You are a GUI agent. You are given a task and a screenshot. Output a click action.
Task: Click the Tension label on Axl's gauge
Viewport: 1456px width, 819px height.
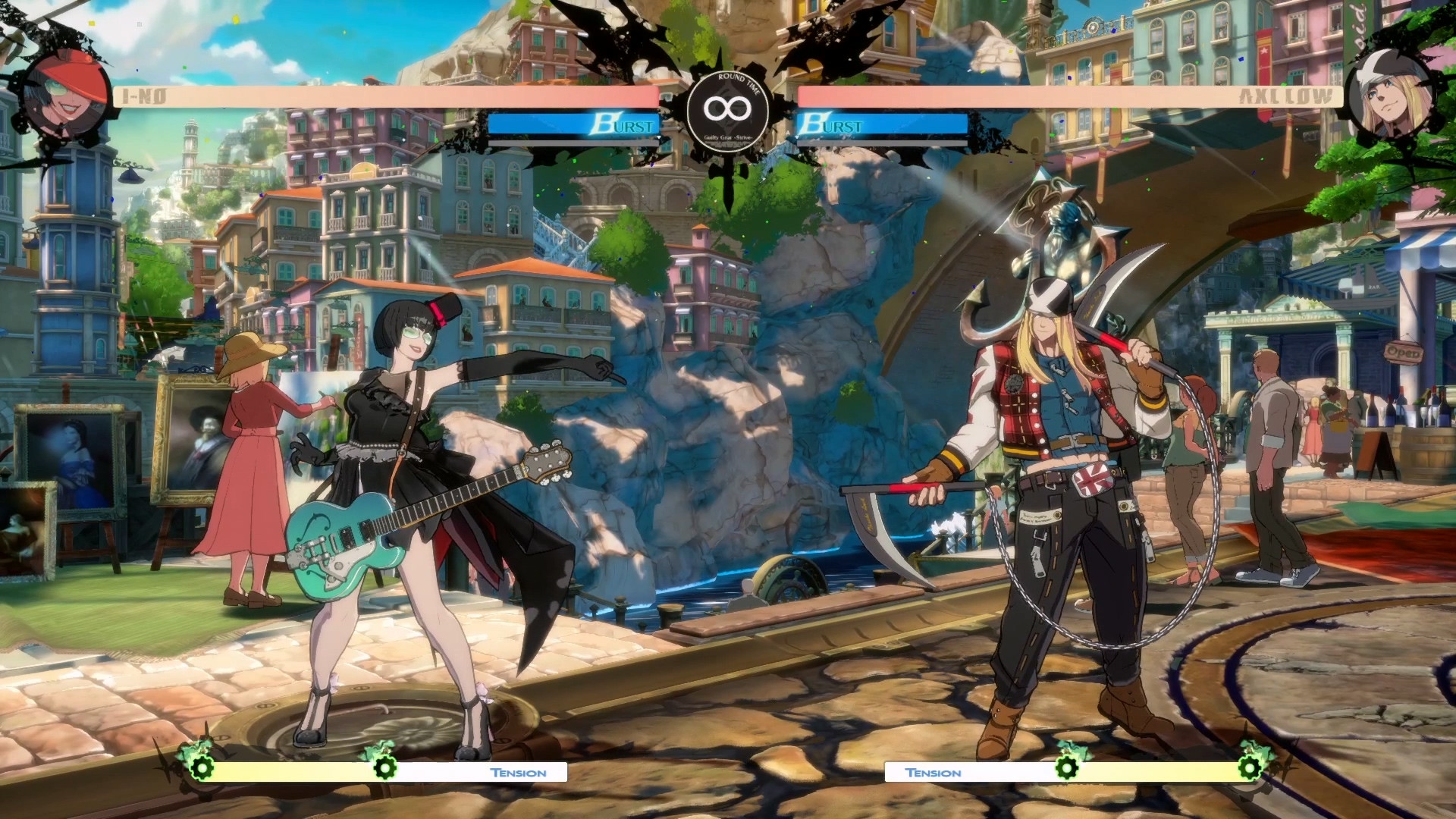click(934, 773)
